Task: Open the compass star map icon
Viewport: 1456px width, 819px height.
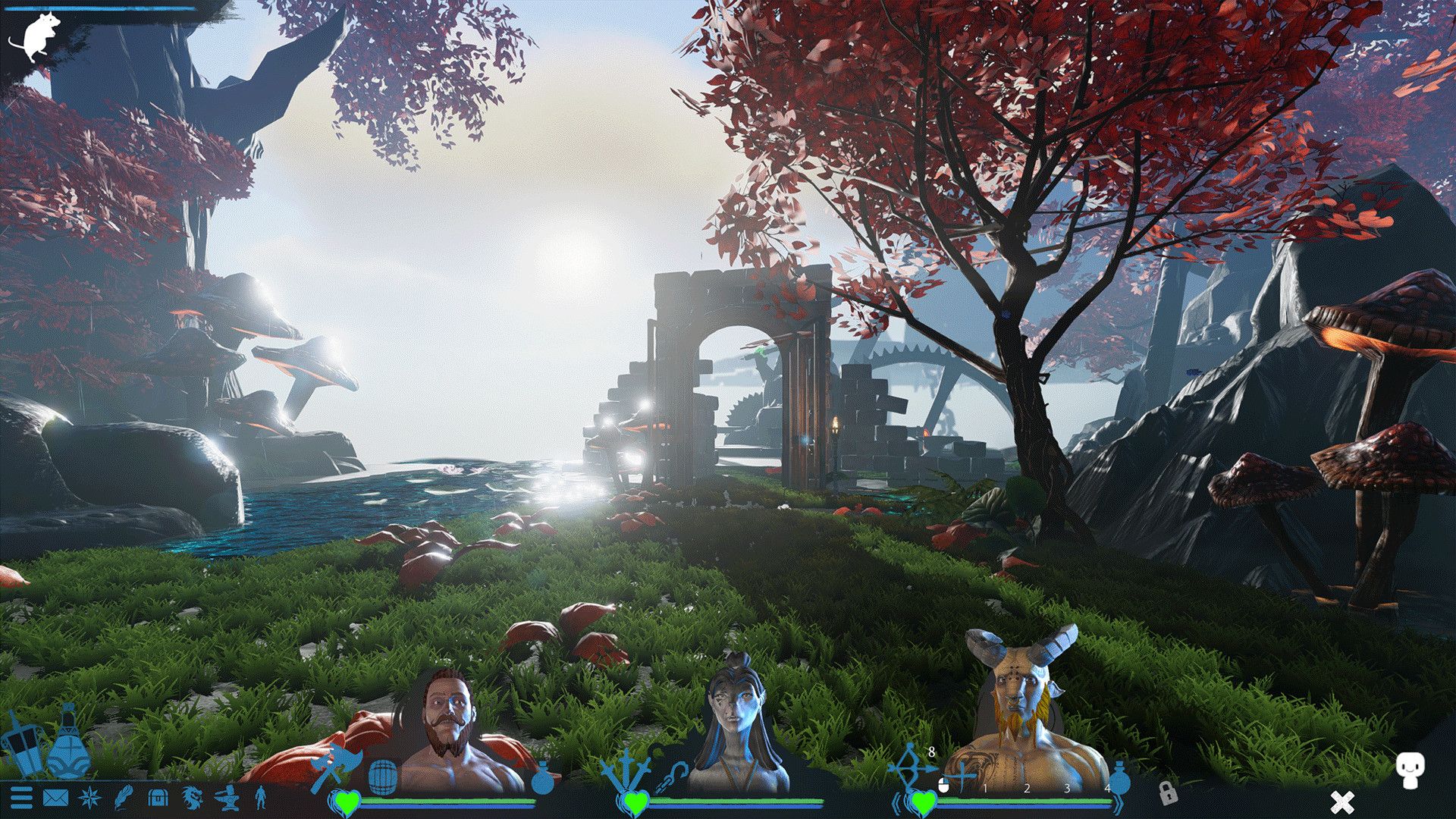Action: tap(89, 798)
